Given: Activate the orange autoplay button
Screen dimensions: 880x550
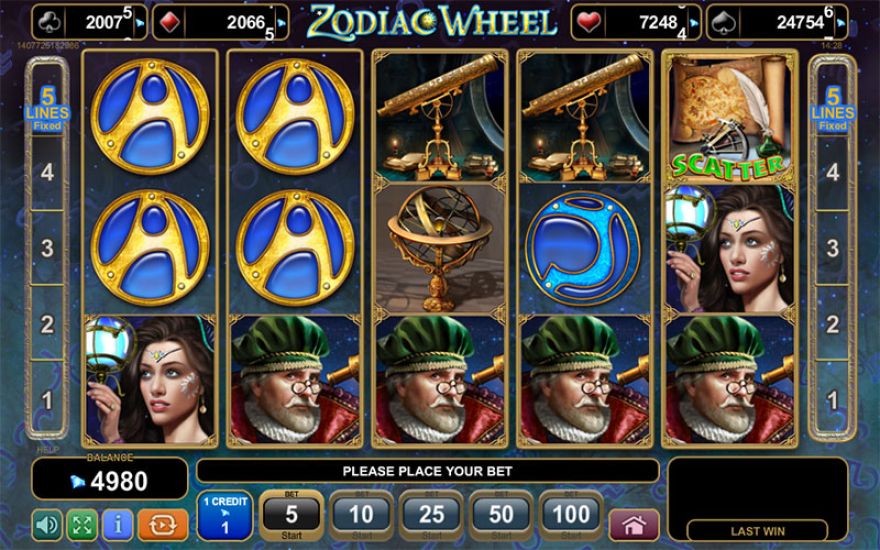Looking at the screenshot, I should (156, 524).
